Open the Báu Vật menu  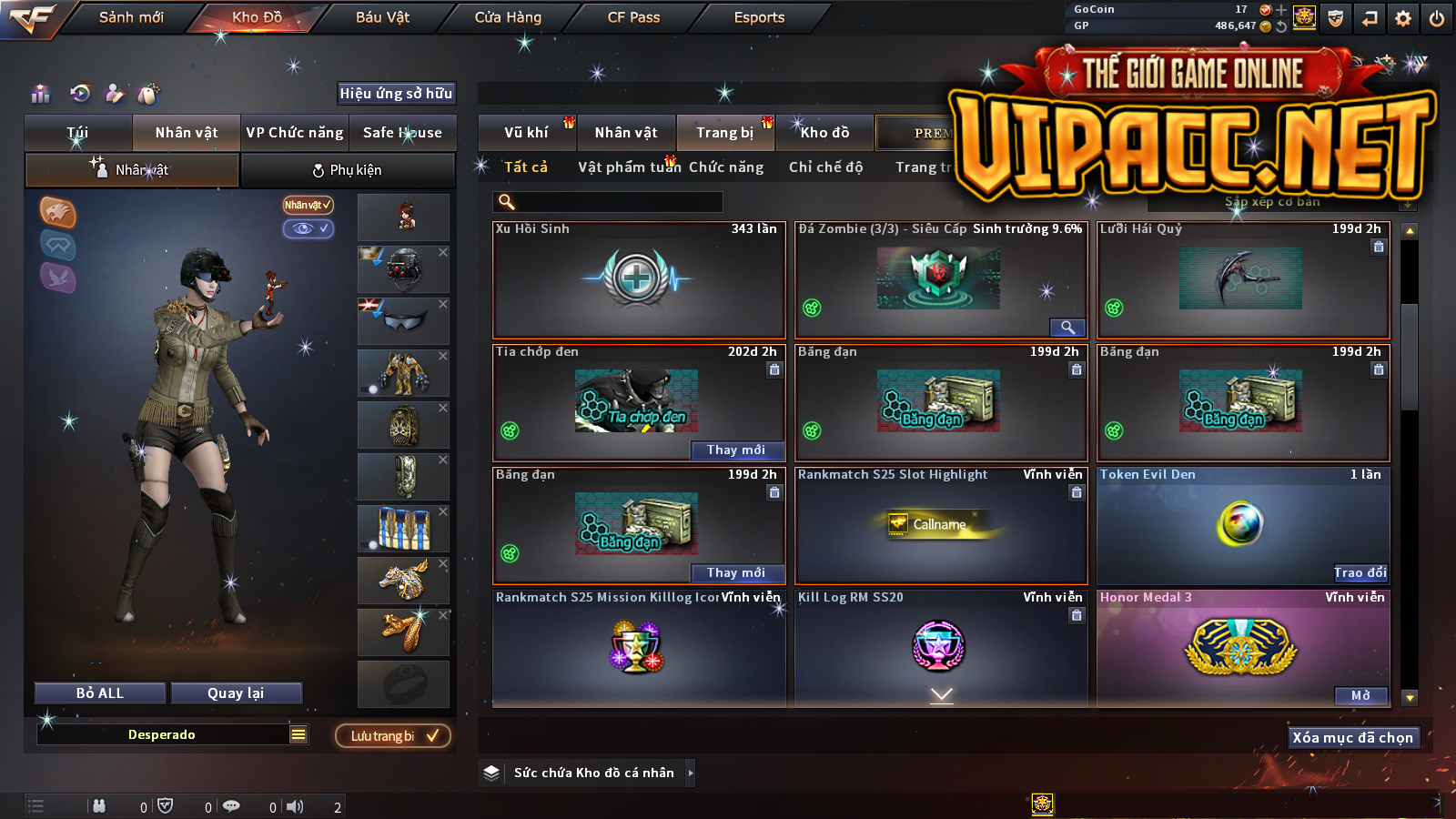[x=382, y=17]
